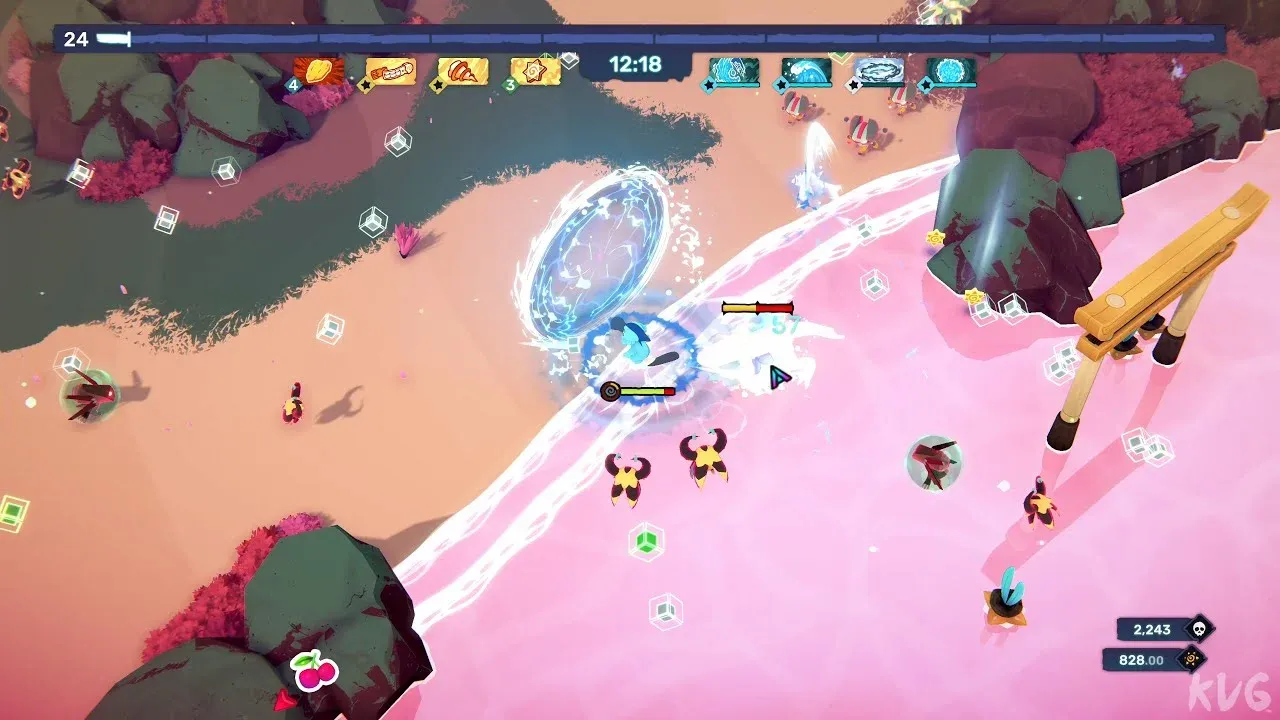Activate the water swirl skill icon

coord(734,71)
